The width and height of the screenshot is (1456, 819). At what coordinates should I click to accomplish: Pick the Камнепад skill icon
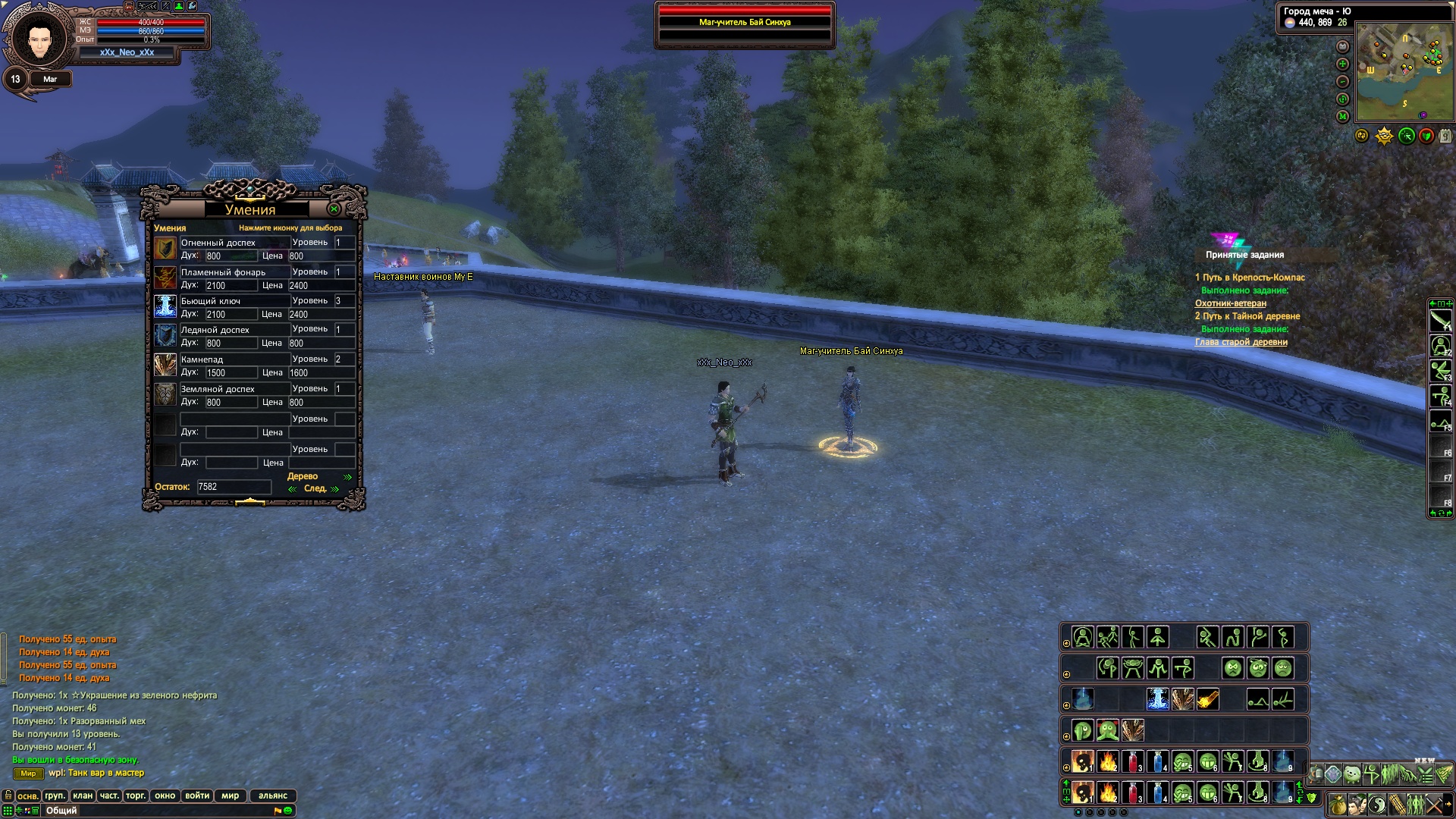pos(165,365)
